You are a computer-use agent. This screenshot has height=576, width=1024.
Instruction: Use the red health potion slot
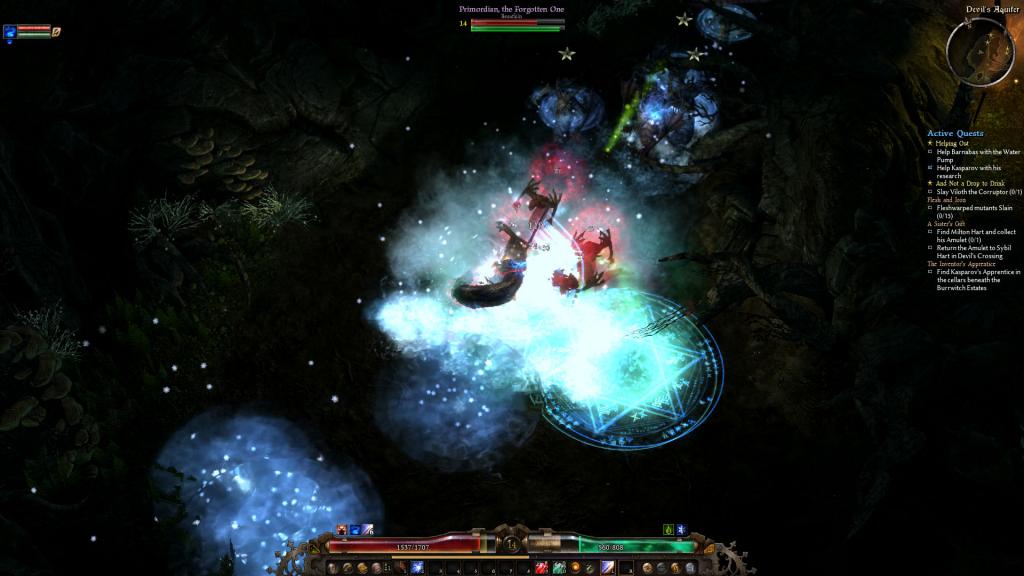point(541,567)
